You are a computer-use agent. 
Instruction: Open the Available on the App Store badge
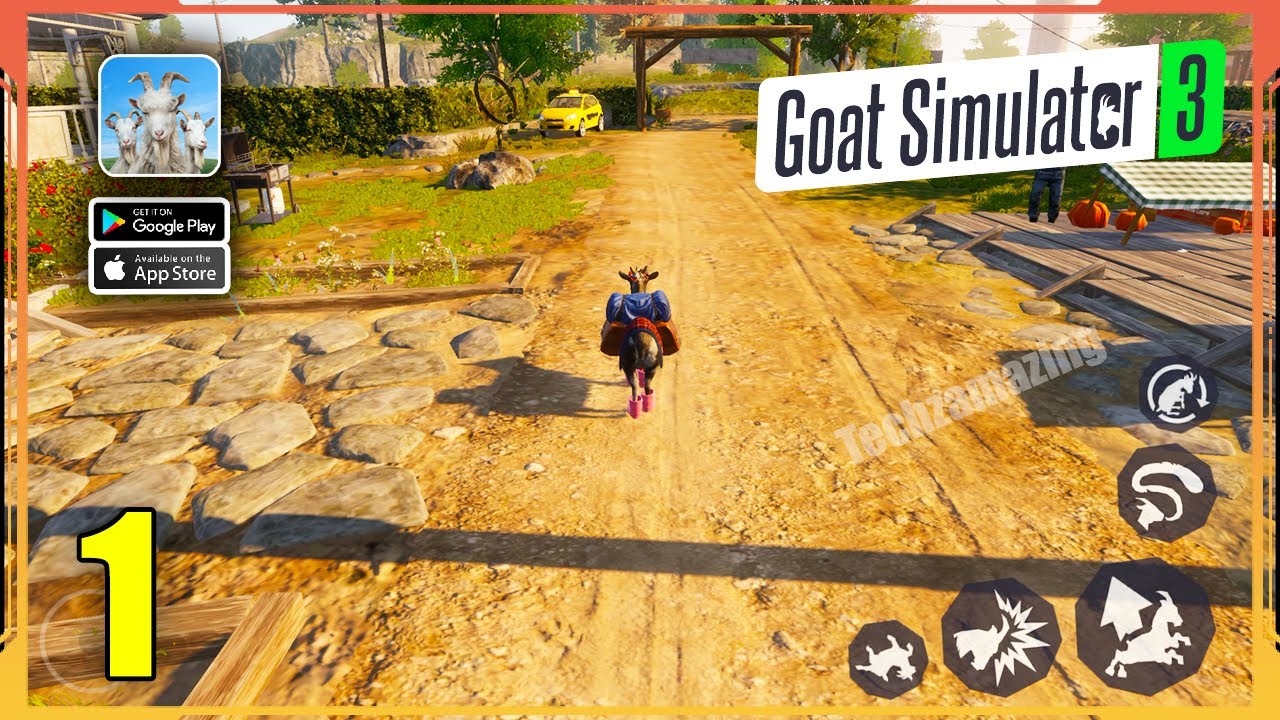pos(160,268)
